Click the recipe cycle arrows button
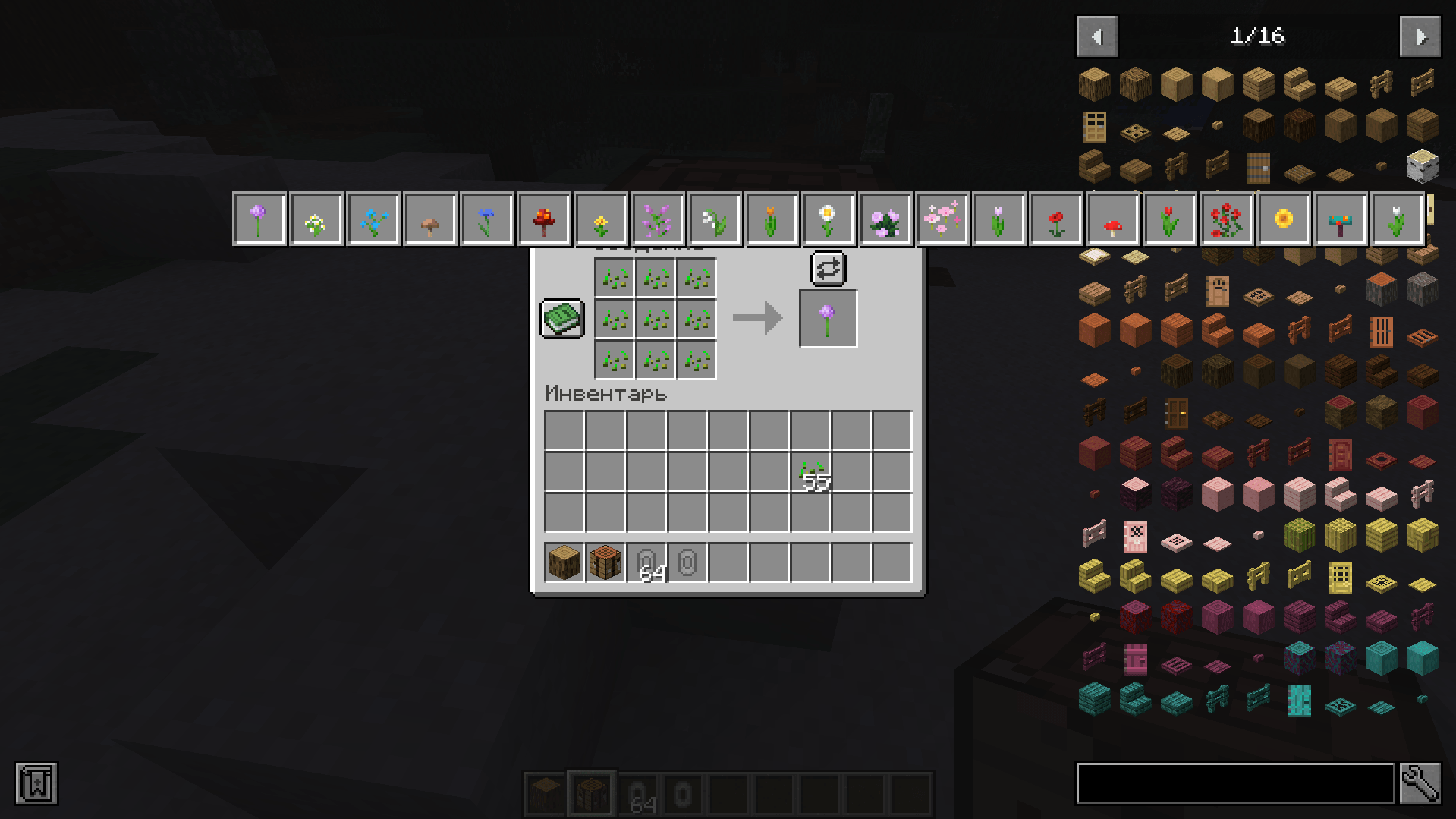 pyautogui.click(x=826, y=268)
